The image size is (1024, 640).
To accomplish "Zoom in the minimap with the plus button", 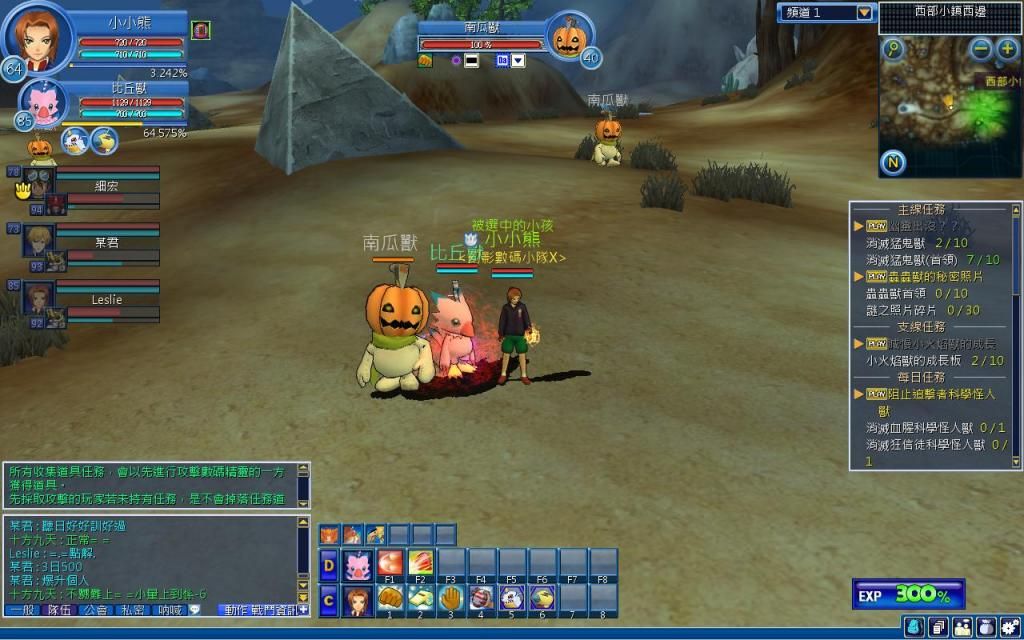I will tap(1007, 48).
